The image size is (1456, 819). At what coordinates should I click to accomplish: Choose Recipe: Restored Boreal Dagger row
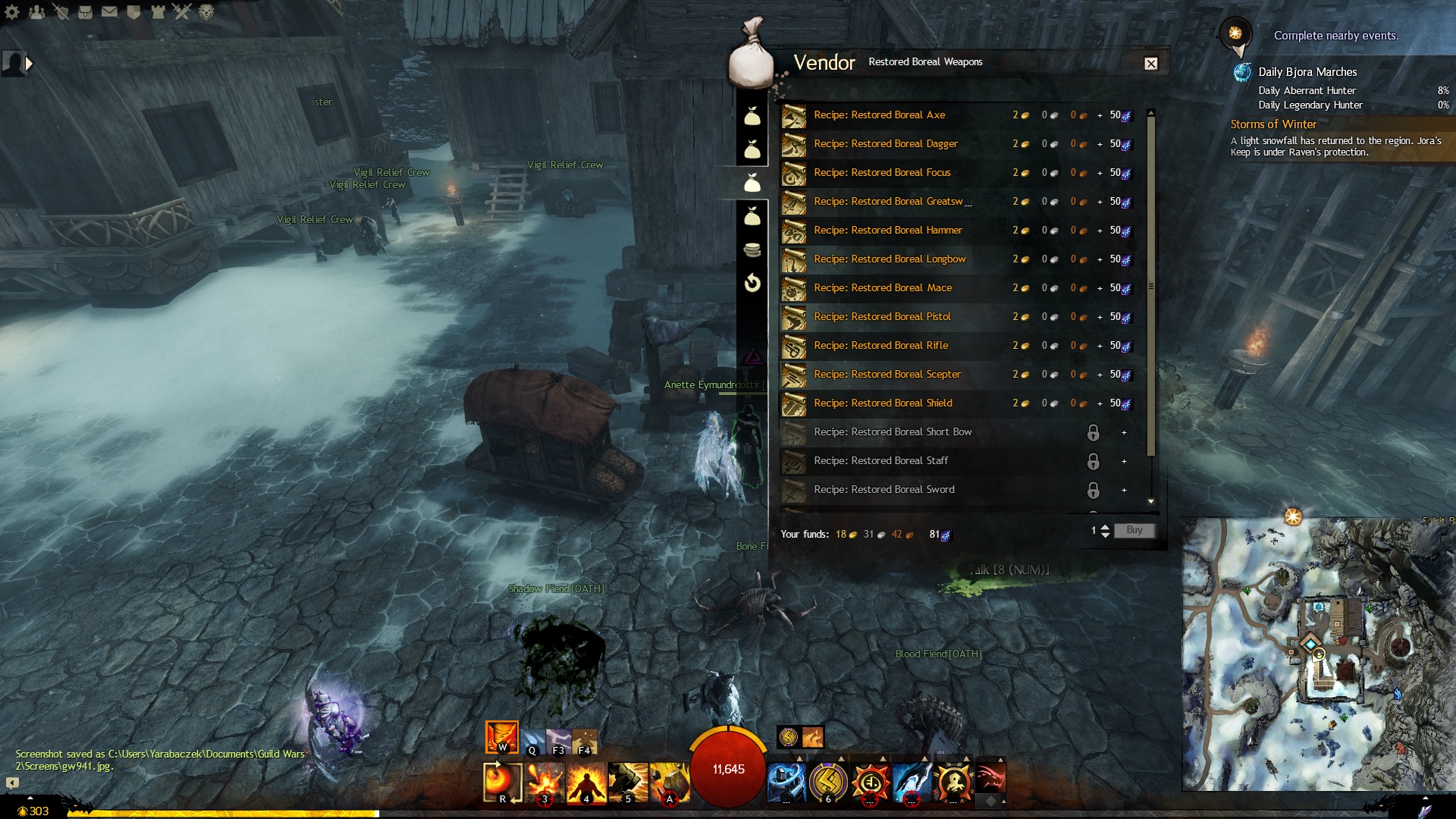[x=885, y=144]
